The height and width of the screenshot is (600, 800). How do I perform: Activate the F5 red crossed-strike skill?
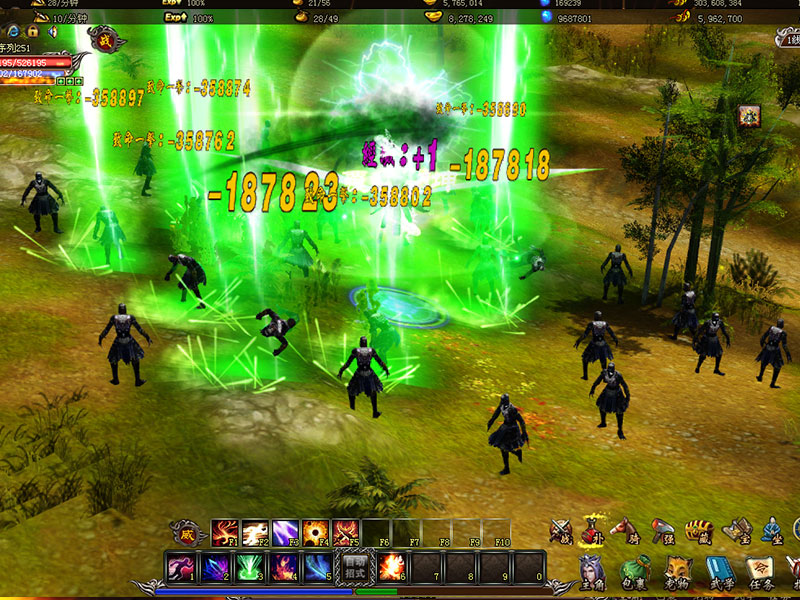coord(346,532)
